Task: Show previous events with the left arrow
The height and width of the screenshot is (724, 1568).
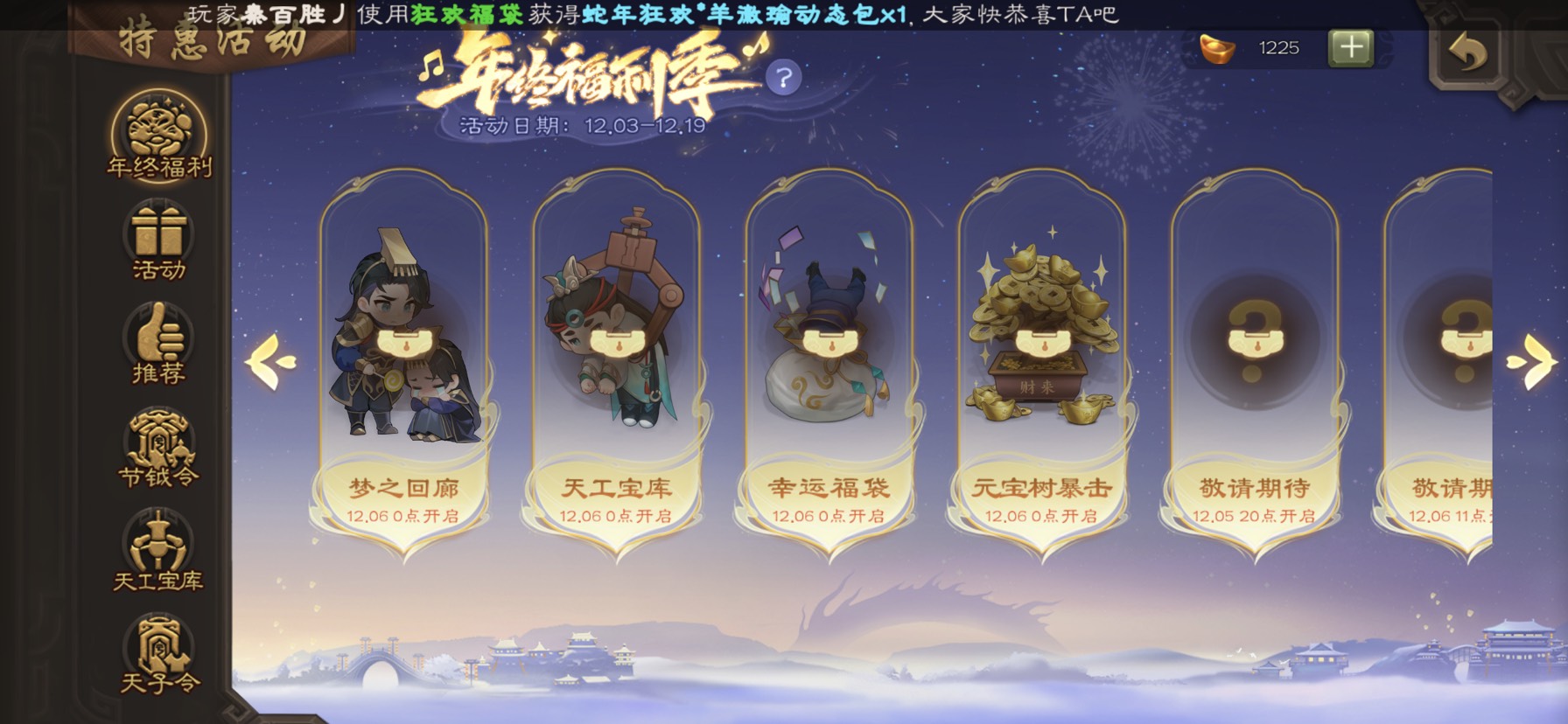Action: [x=270, y=361]
